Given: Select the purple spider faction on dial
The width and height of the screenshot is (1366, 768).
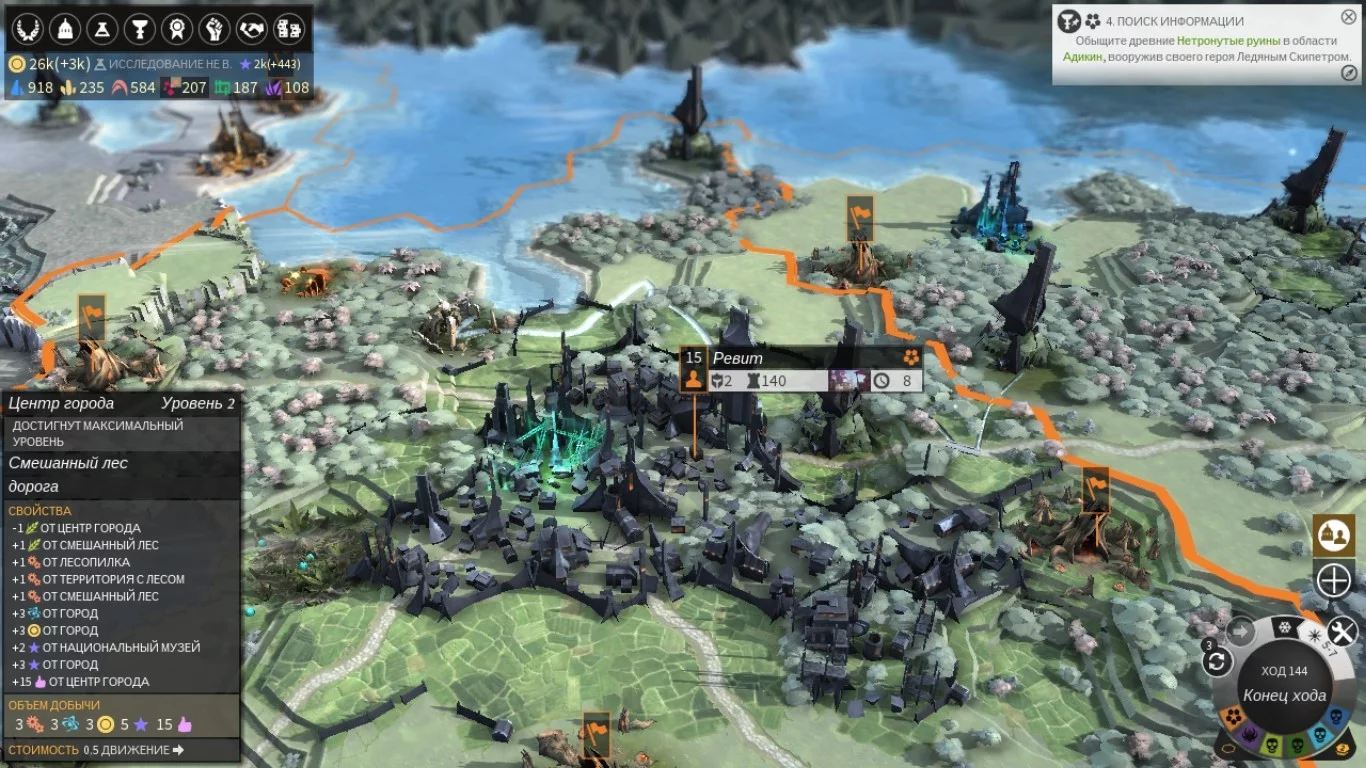Looking at the screenshot, I should tap(1248, 737).
